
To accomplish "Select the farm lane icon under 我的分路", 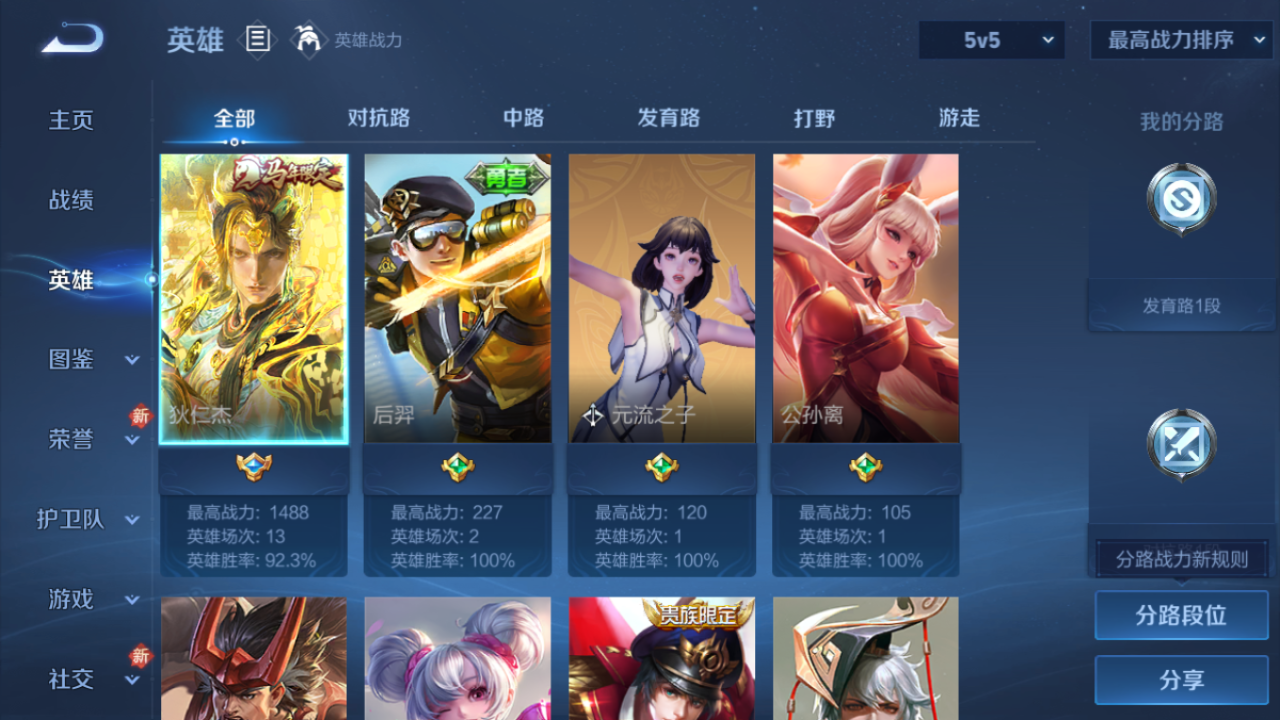I will [x=1180, y=200].
